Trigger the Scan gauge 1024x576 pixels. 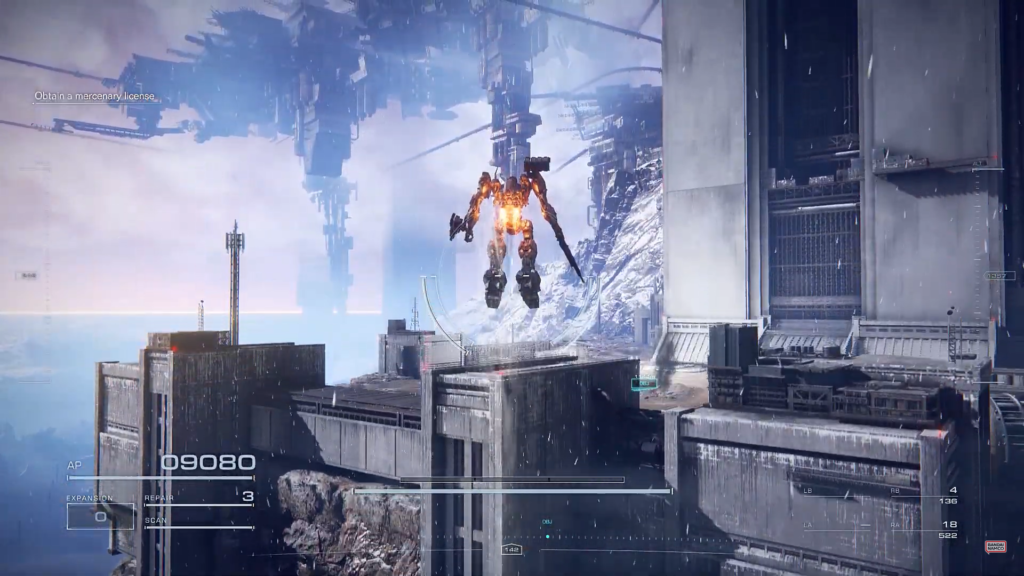tap(199, 523)
